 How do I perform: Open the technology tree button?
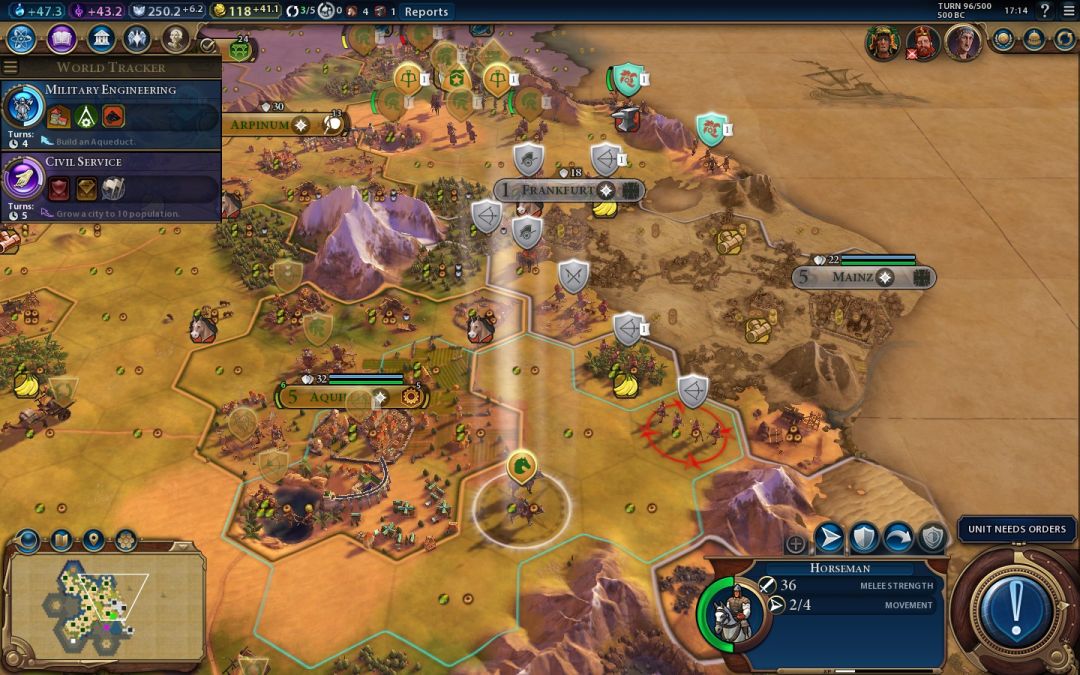pyautogui.click(x=22, y=39)
